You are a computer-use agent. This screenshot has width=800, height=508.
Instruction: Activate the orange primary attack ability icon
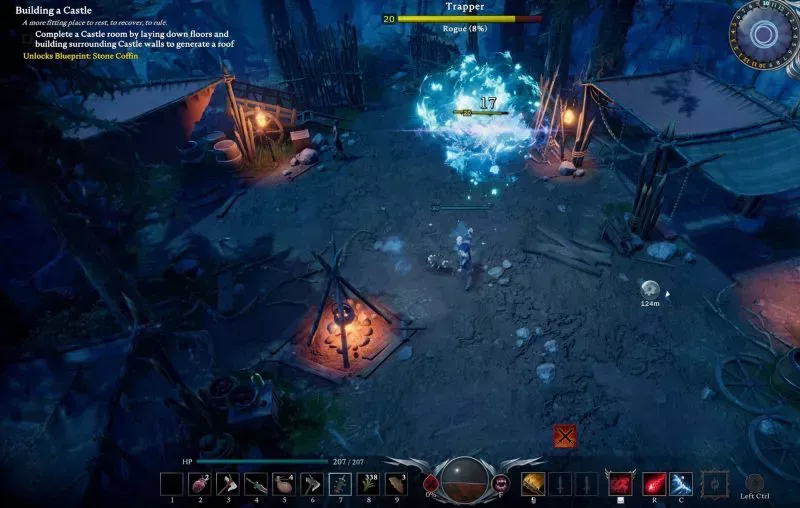pos(533,485)
